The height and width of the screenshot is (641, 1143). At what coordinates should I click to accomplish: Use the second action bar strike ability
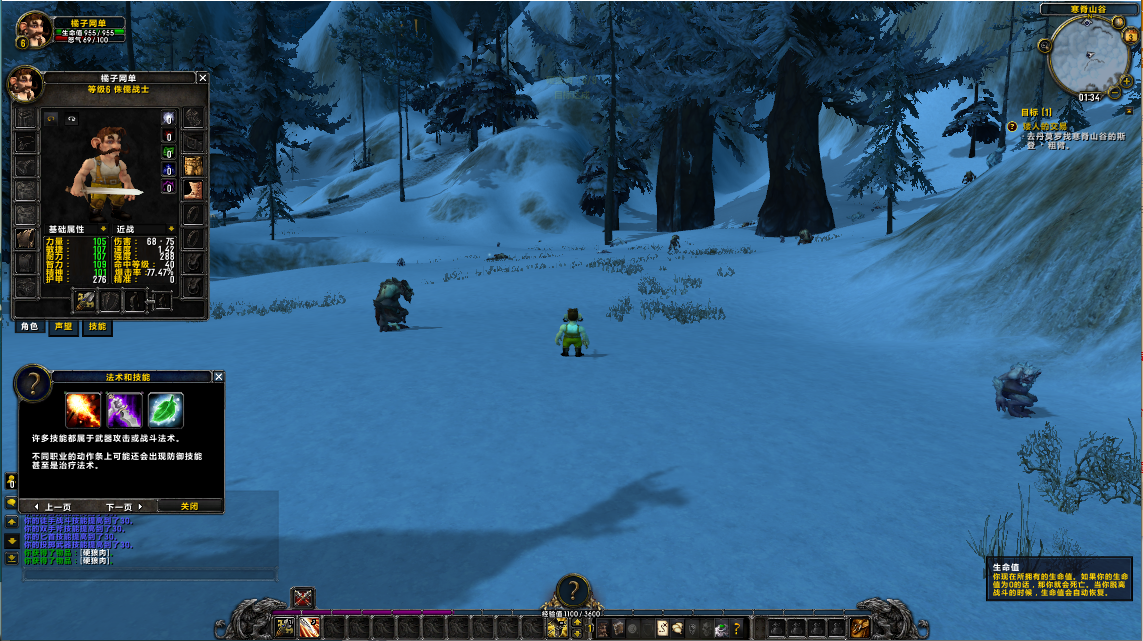[x=309, y=628]
